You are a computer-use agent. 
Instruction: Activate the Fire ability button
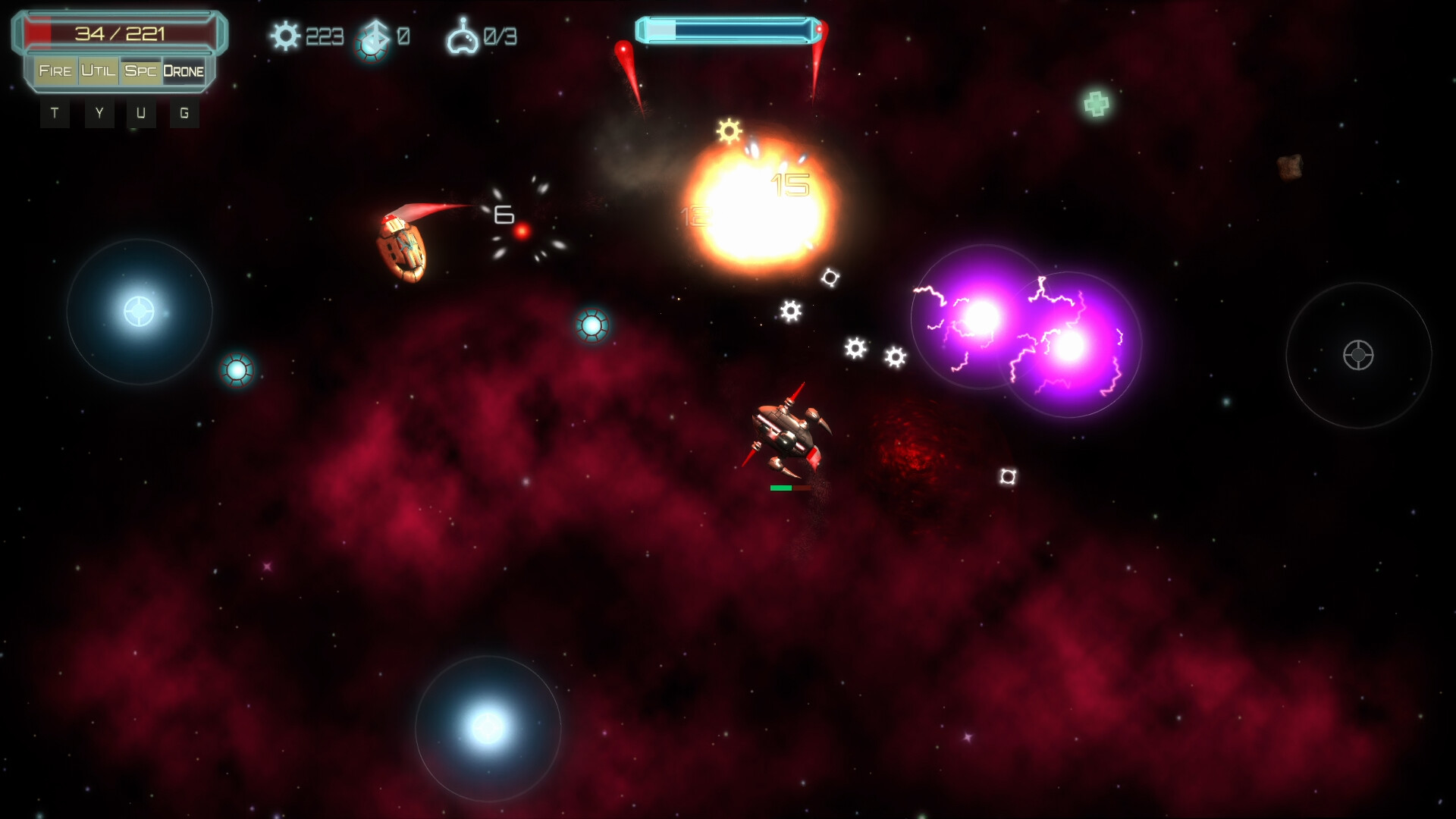point(55,71)
